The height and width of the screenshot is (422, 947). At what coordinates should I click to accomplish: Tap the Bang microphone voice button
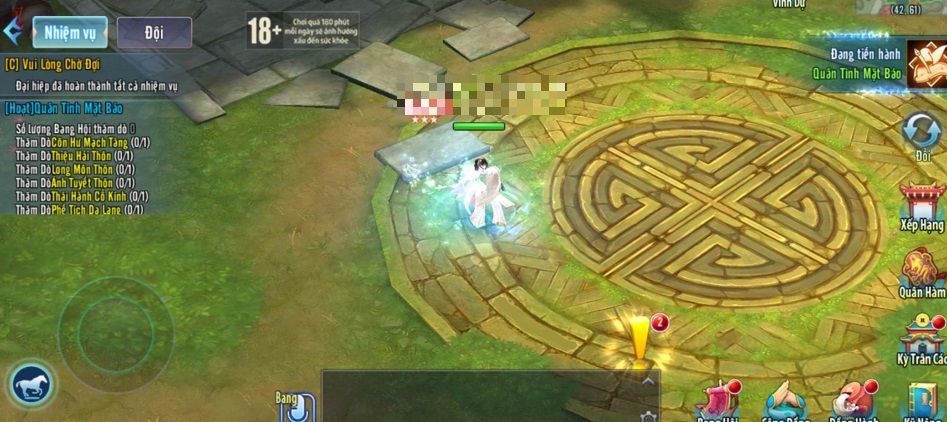point(297,408)
